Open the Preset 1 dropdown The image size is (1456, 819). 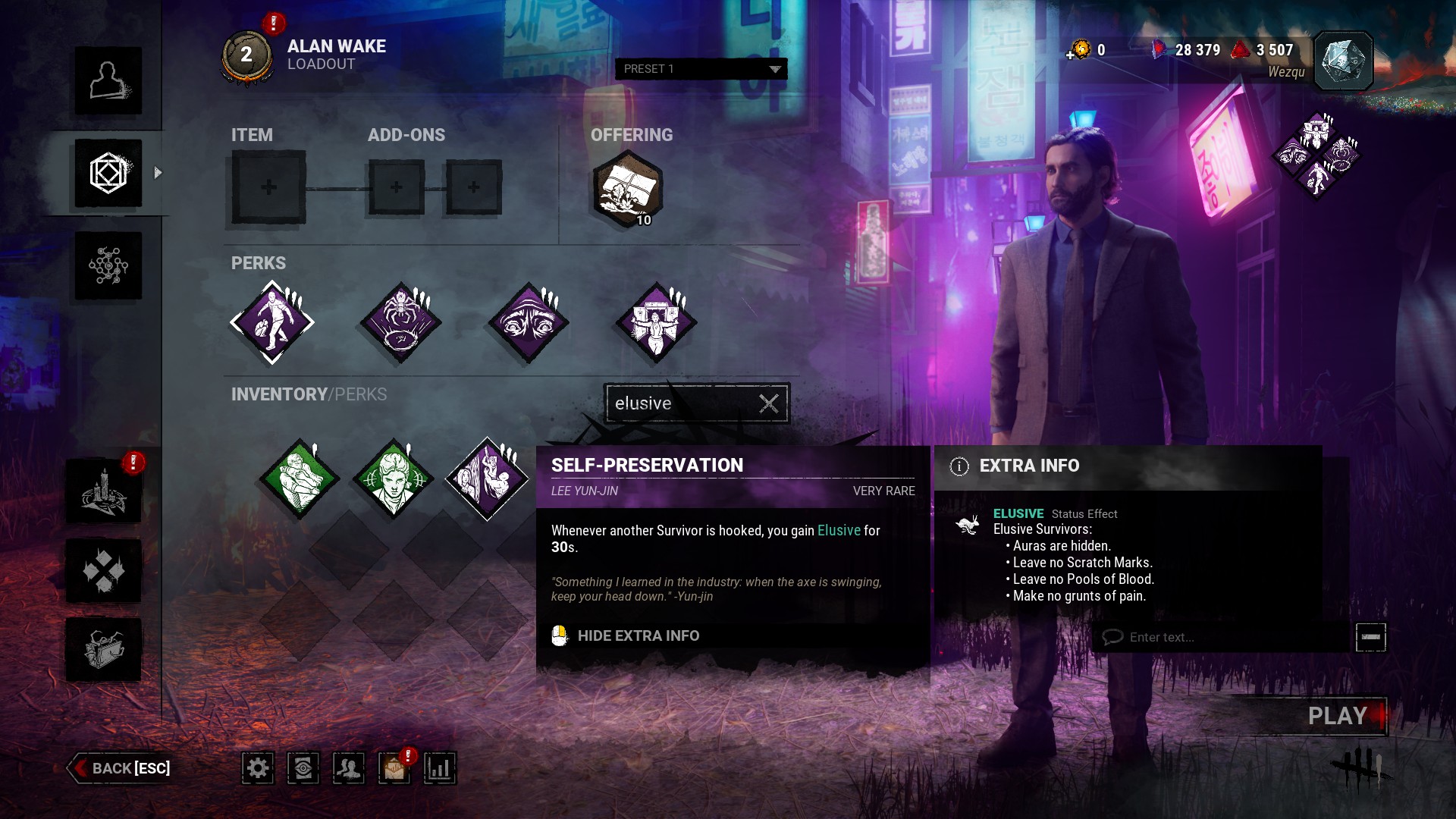point(701,69)
